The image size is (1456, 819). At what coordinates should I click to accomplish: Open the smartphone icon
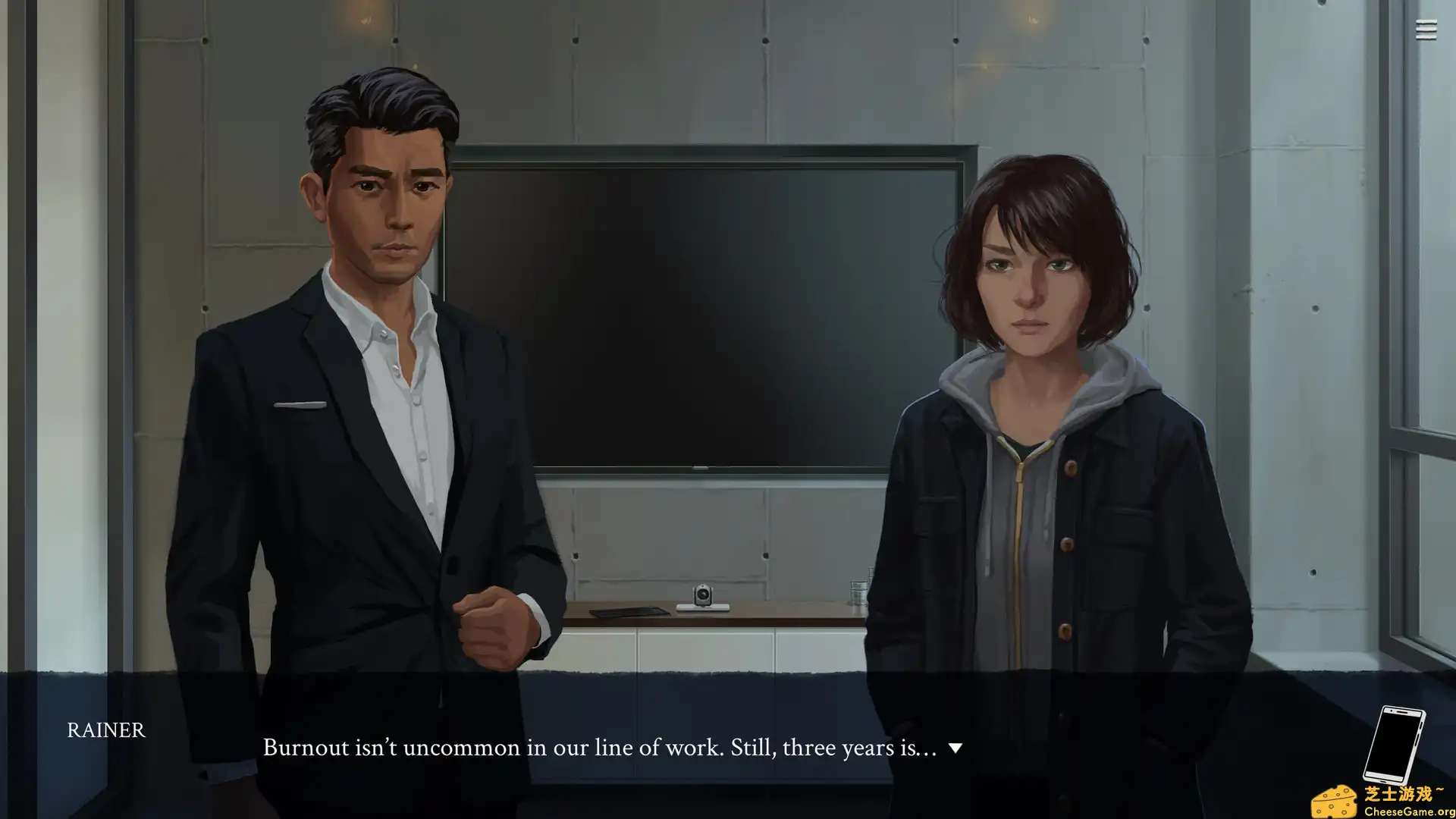1394,745
